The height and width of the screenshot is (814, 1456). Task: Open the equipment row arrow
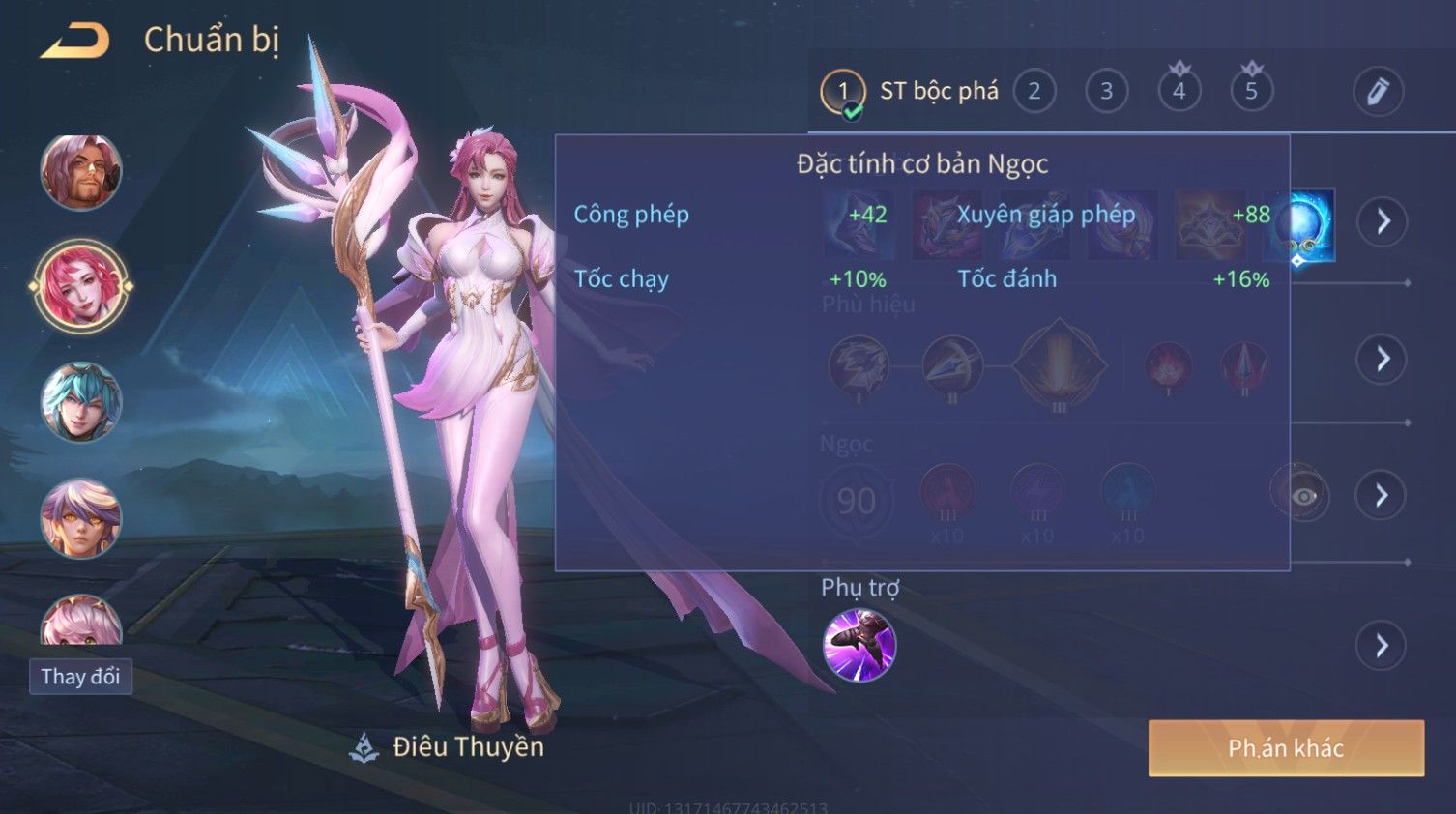[x=1383, y=222]
